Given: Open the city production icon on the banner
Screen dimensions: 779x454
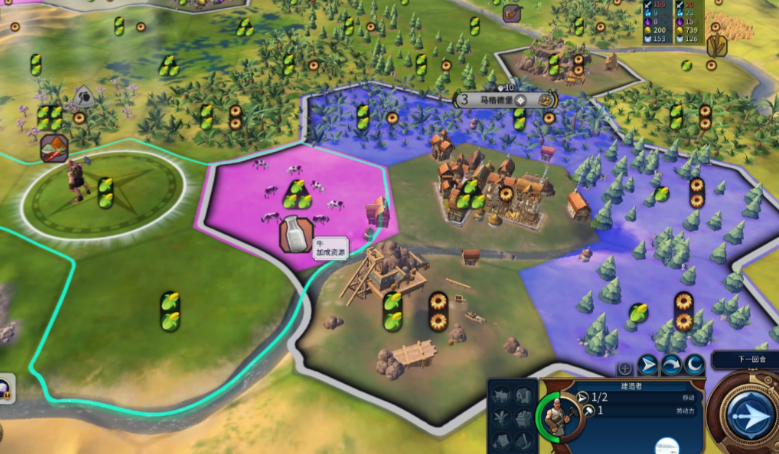Looking at the screenshot, I should (546, 100).
